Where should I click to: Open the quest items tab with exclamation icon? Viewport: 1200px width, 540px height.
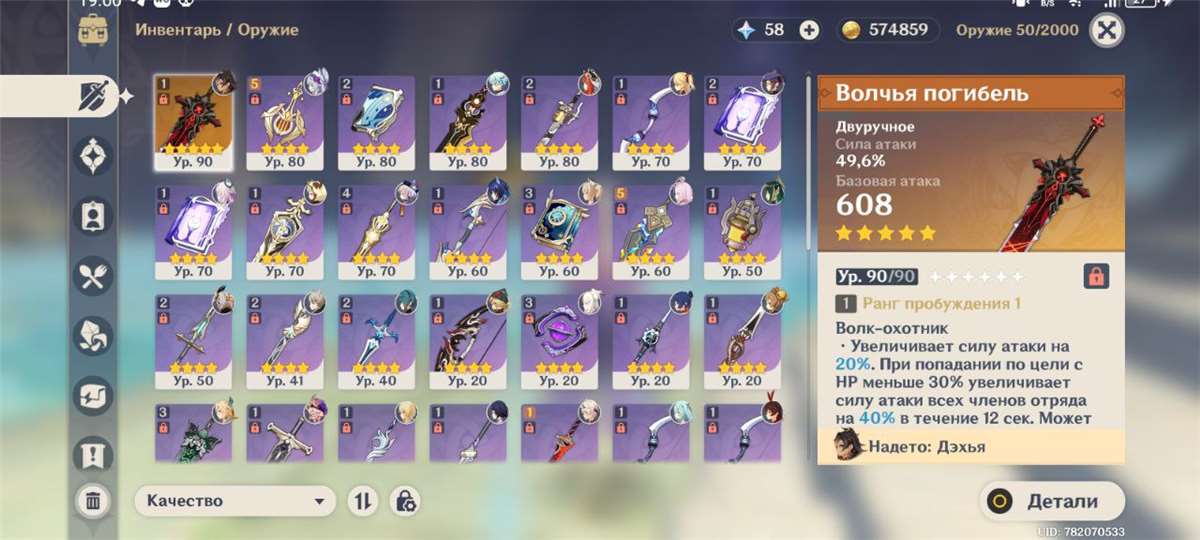pyautogui.click(x=93, y=455)
